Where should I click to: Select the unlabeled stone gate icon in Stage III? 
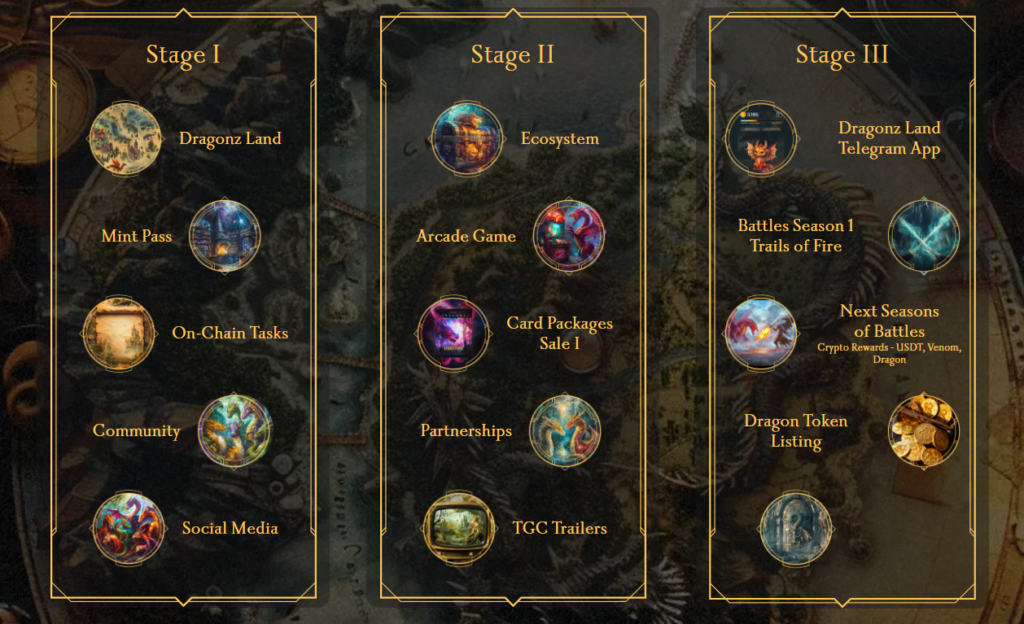pos(795,528)
